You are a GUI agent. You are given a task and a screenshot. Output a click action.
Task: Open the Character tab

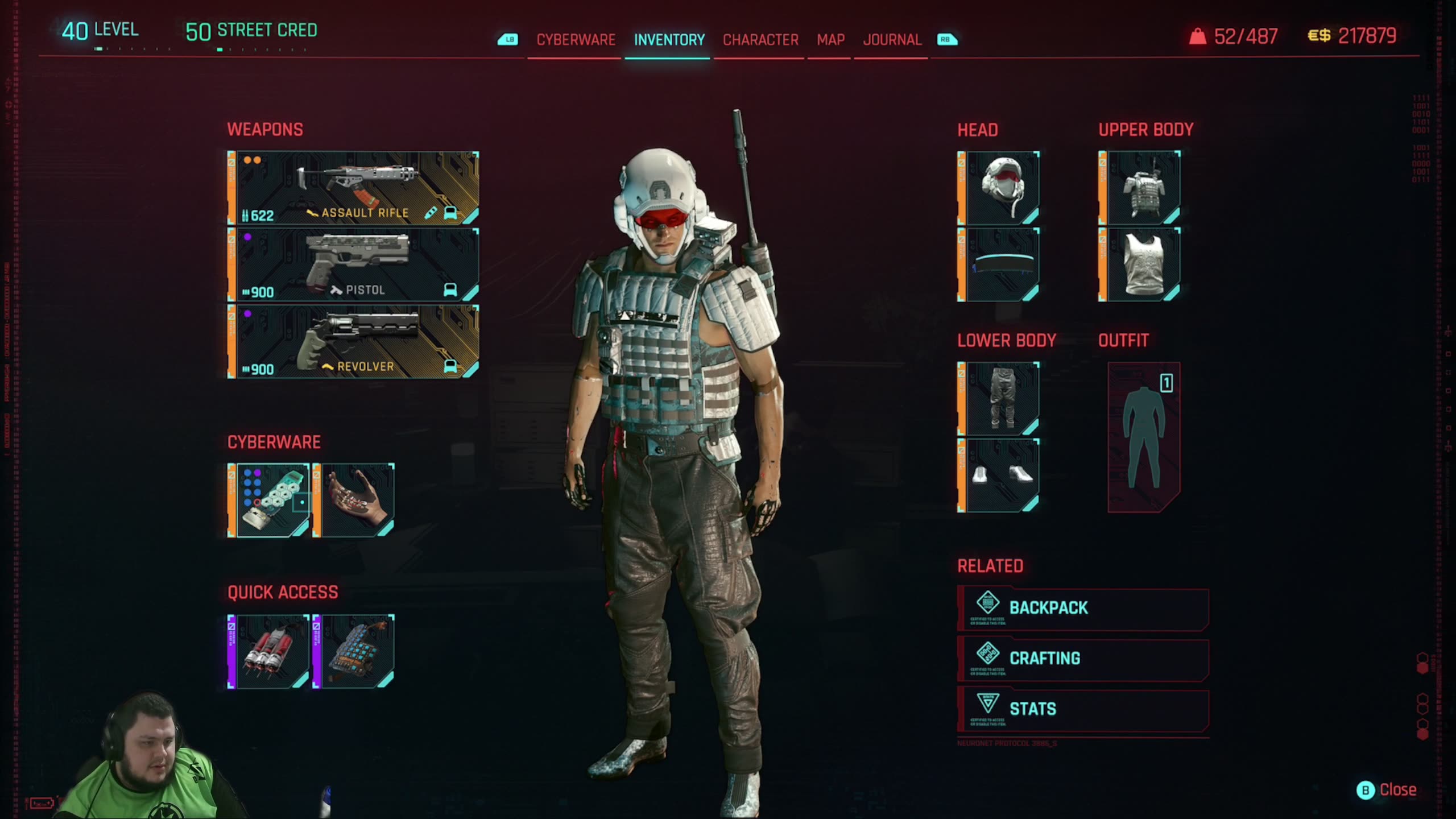(x=760, y=40)
